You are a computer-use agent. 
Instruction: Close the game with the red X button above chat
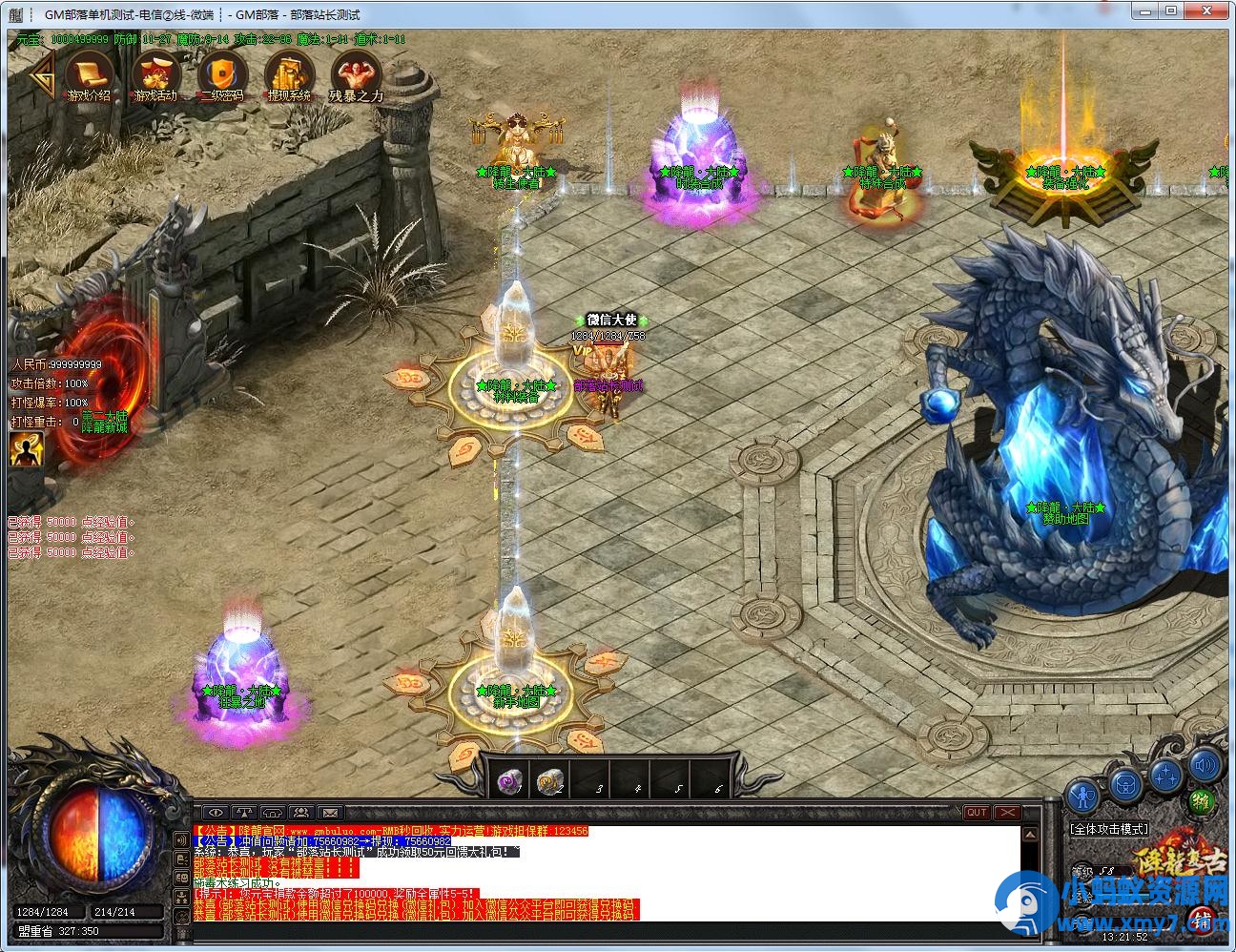click(x=1006, y=813)
